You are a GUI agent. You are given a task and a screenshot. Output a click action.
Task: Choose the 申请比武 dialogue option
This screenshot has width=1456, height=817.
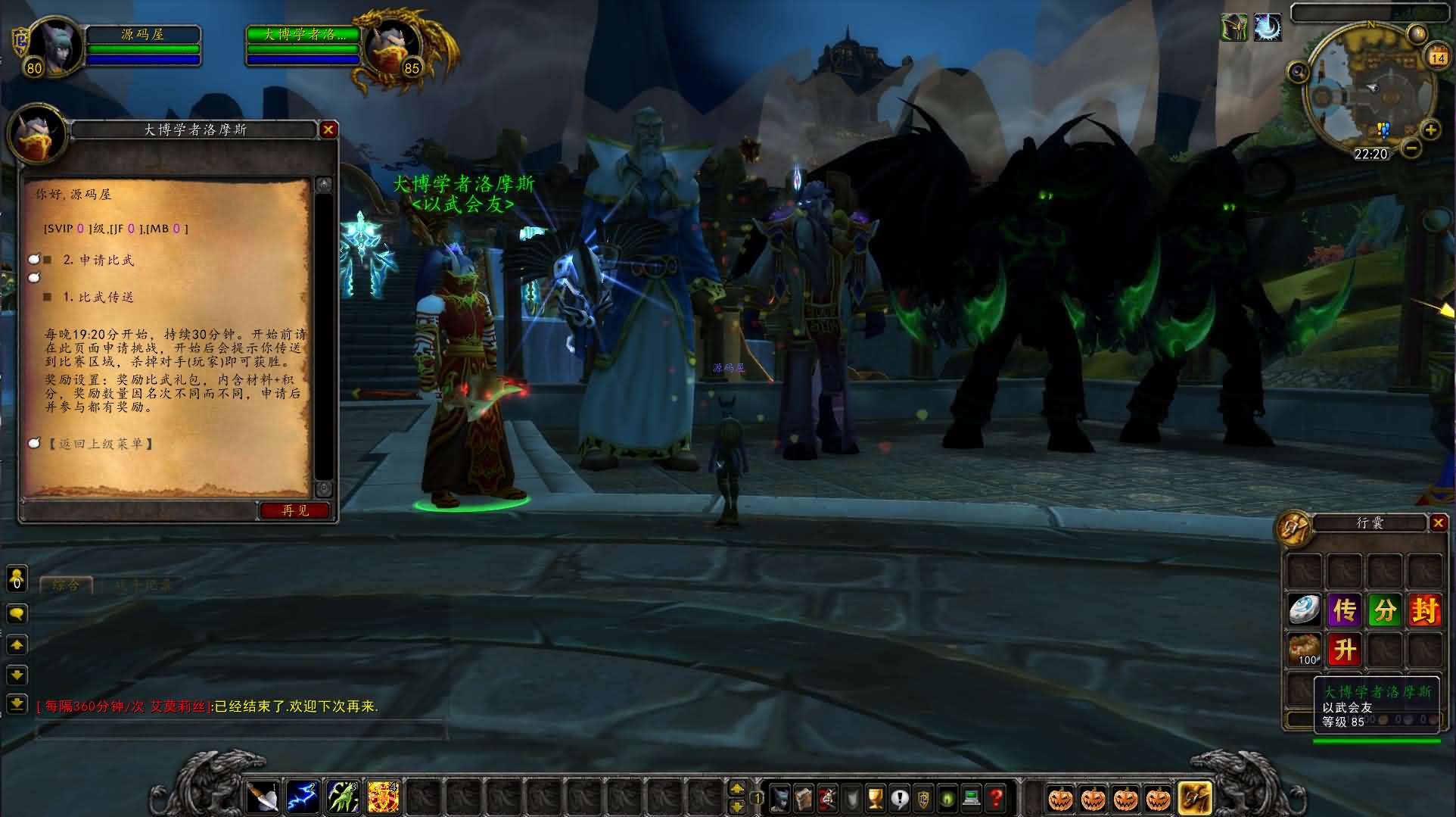(x=98, y=260)
